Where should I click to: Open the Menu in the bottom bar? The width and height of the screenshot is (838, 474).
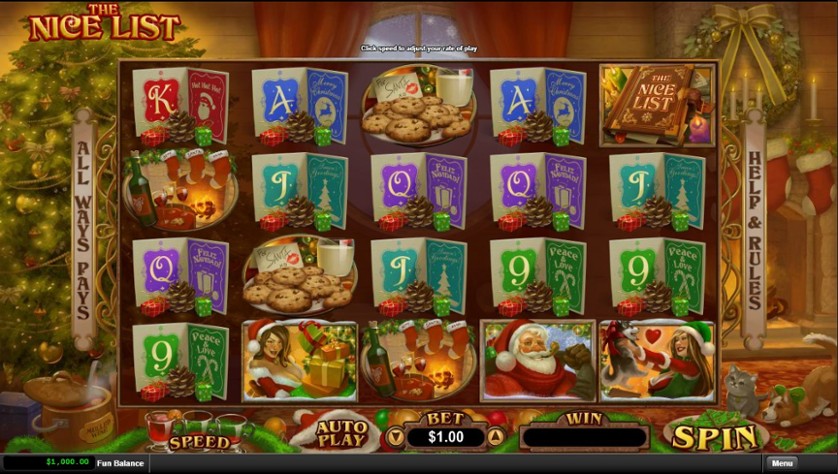pos(782,463)
